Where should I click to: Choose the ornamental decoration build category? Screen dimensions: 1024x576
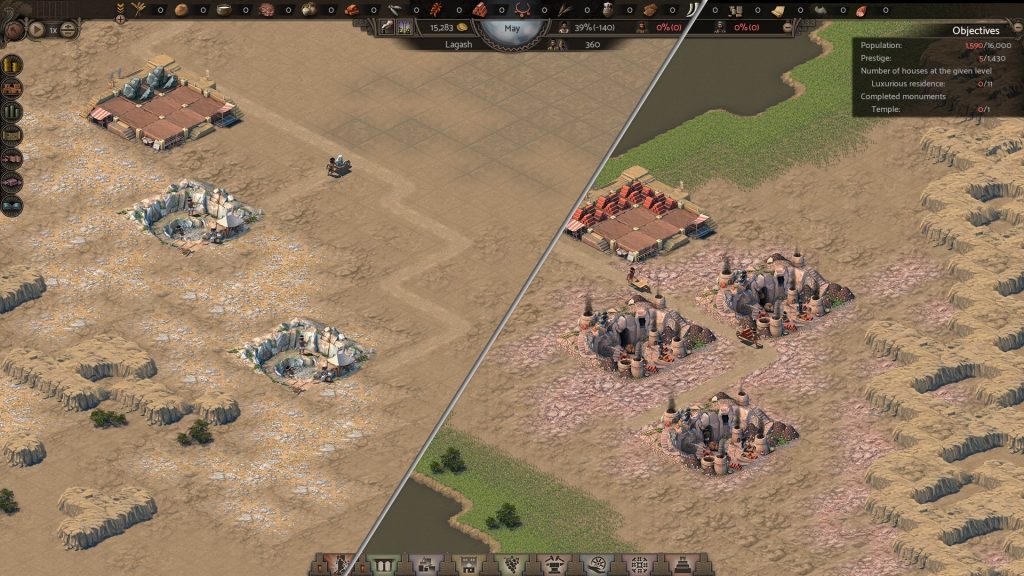coord(640,565)
